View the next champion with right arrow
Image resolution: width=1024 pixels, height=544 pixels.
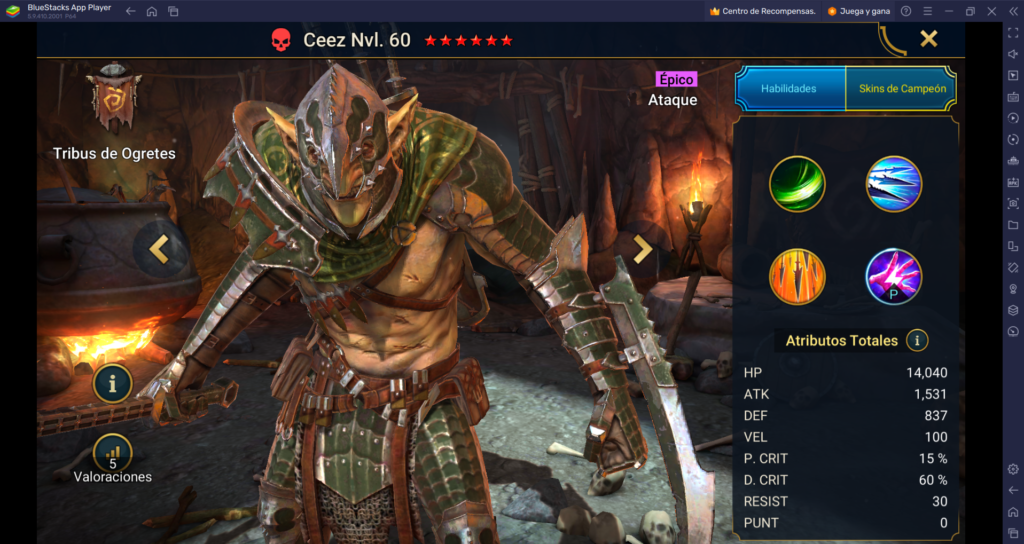pos(642,250)
